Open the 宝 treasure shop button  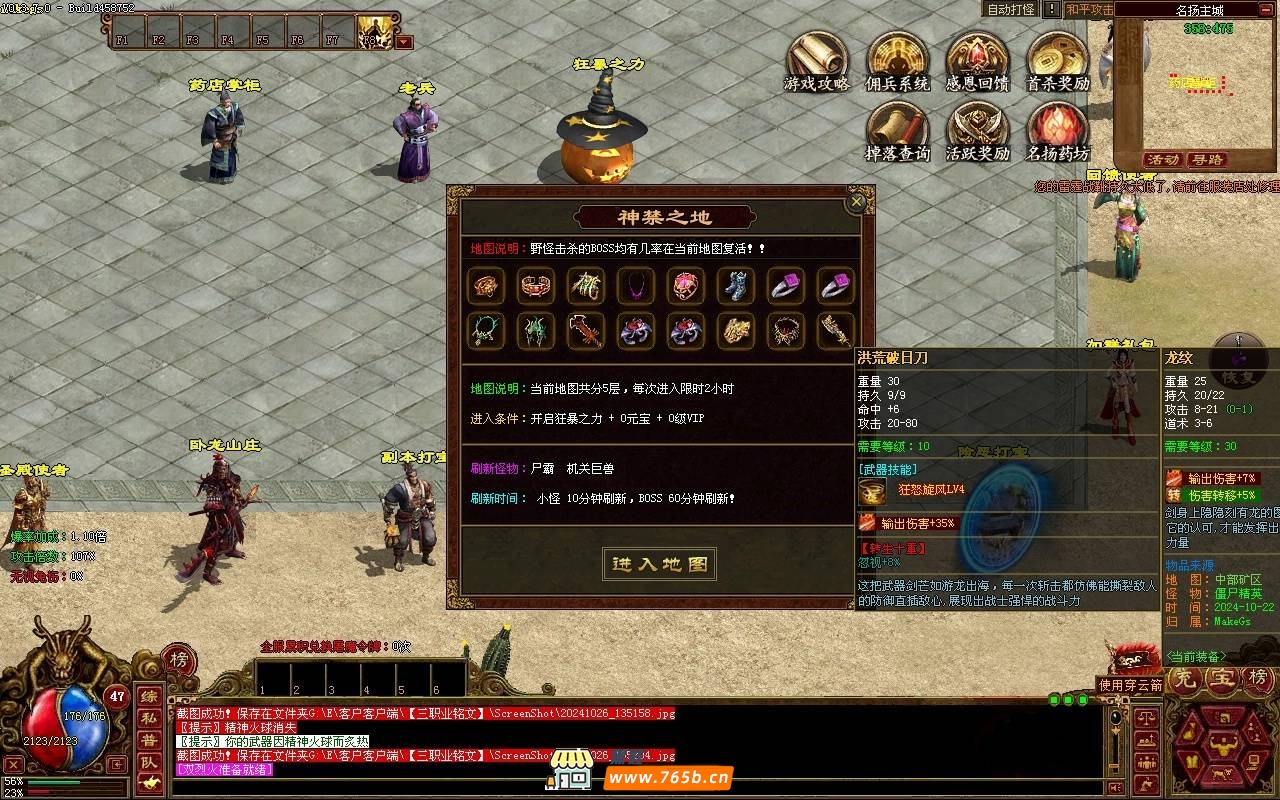coord(1222,678)
